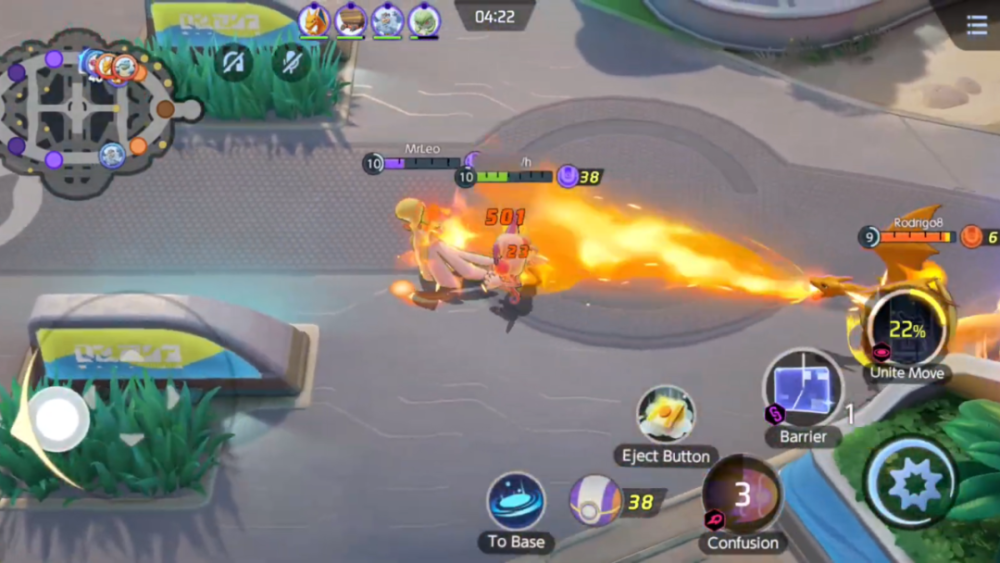This screenshot has width=1000, height=563.
Task: Tap the white movement joystick knob
Action: tap(57, 419)
